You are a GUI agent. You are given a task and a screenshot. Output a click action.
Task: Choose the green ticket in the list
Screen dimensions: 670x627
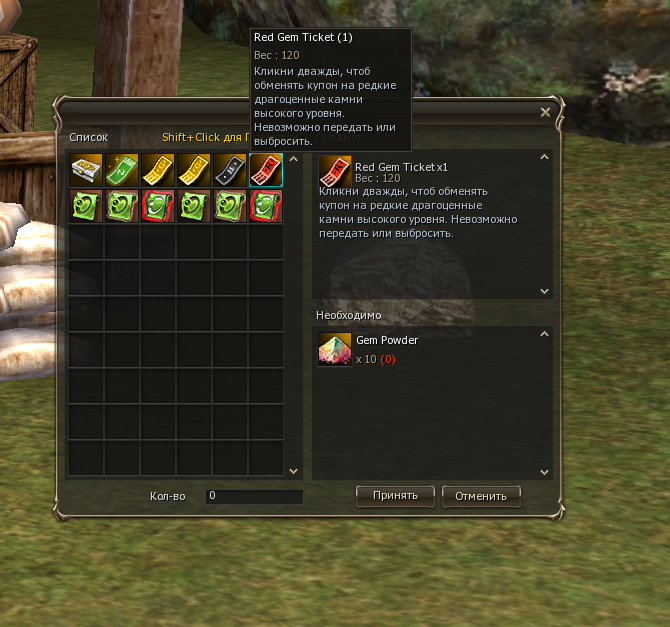[x=122, y=171]
